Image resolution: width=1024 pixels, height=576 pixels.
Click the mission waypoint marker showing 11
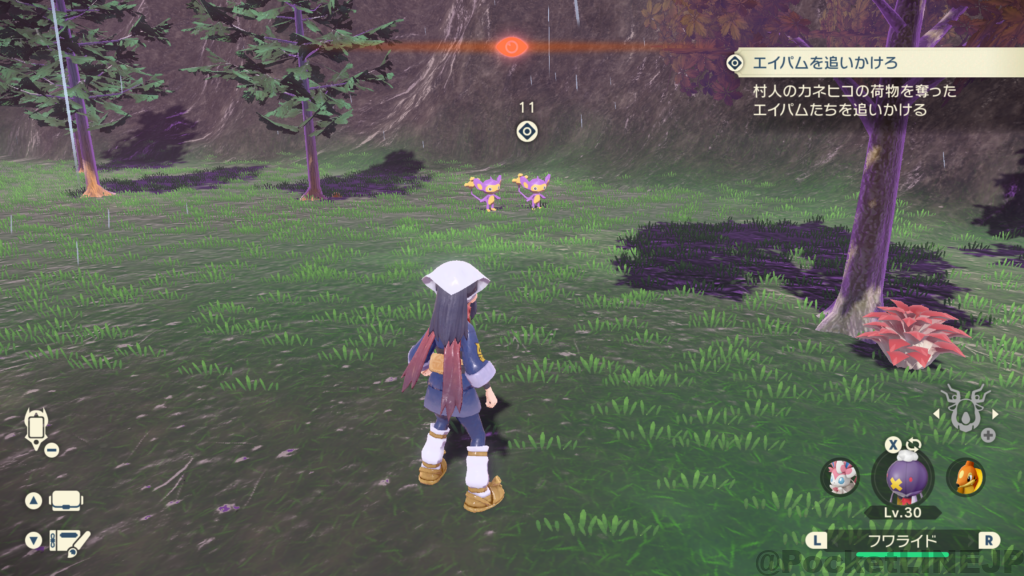pyautogui.click(x=528, y=131)
